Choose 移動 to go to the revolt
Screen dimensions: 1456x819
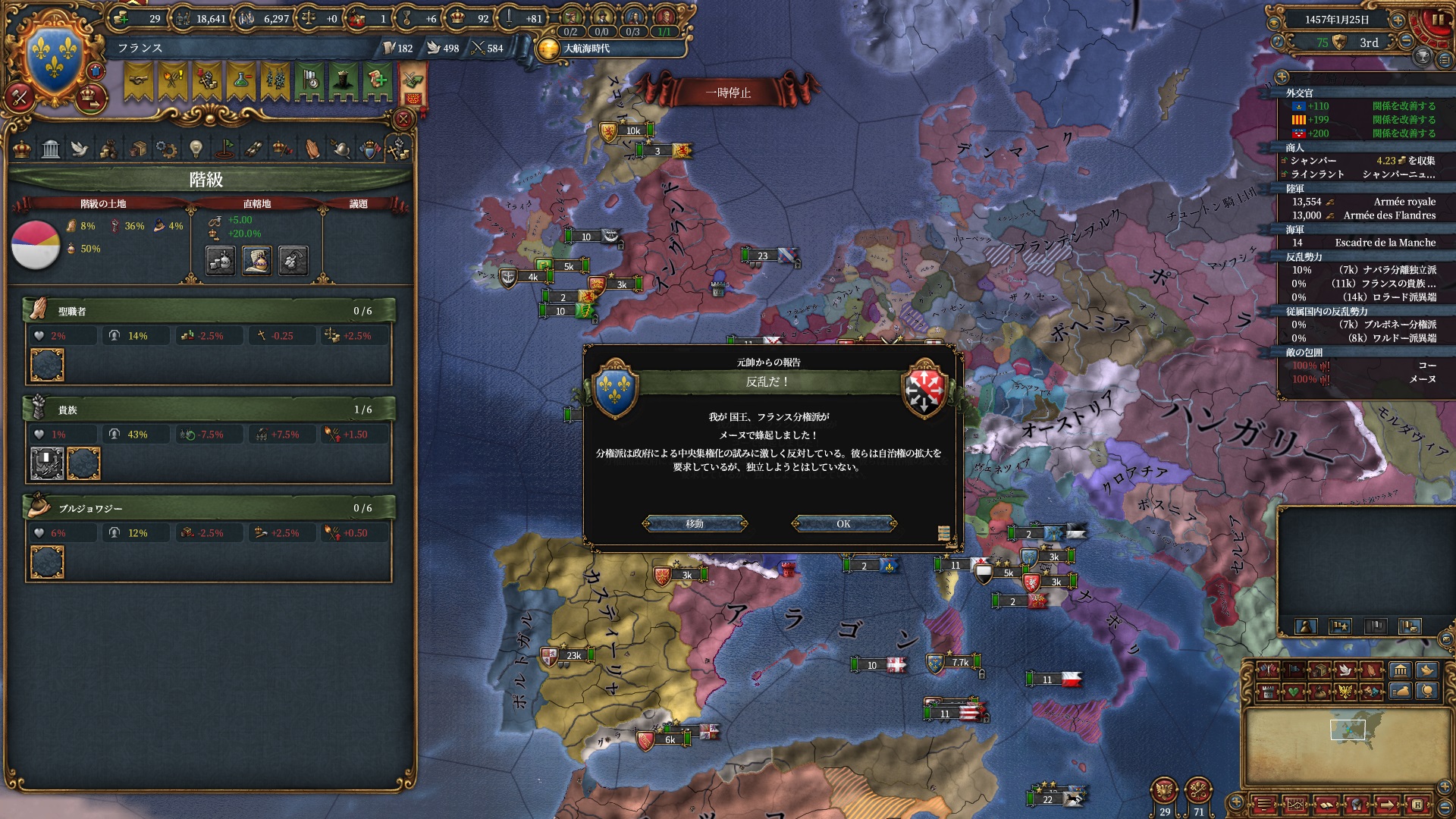(695, 524)
